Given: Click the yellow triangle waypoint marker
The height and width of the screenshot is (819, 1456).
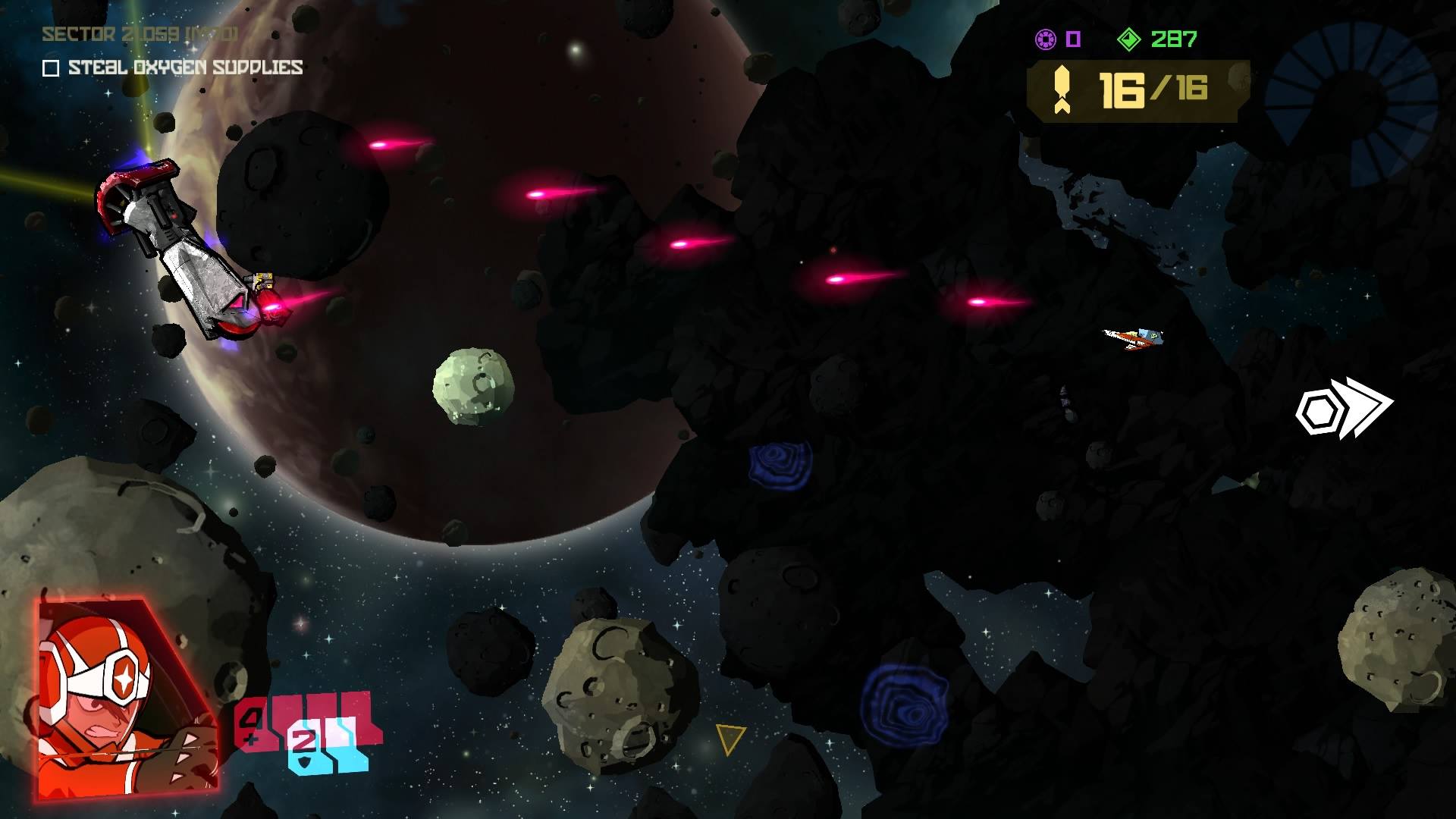Looking at the screenshot, I should [730, 737].
